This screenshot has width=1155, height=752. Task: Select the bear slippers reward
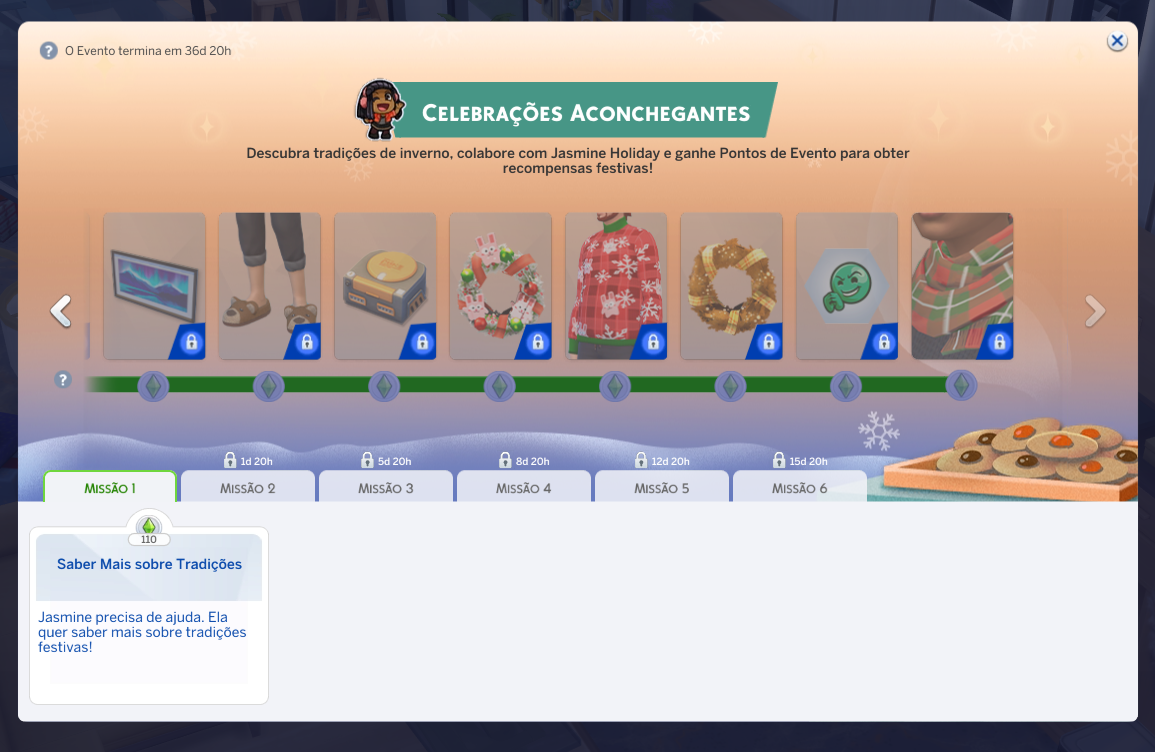click(269, 286)
